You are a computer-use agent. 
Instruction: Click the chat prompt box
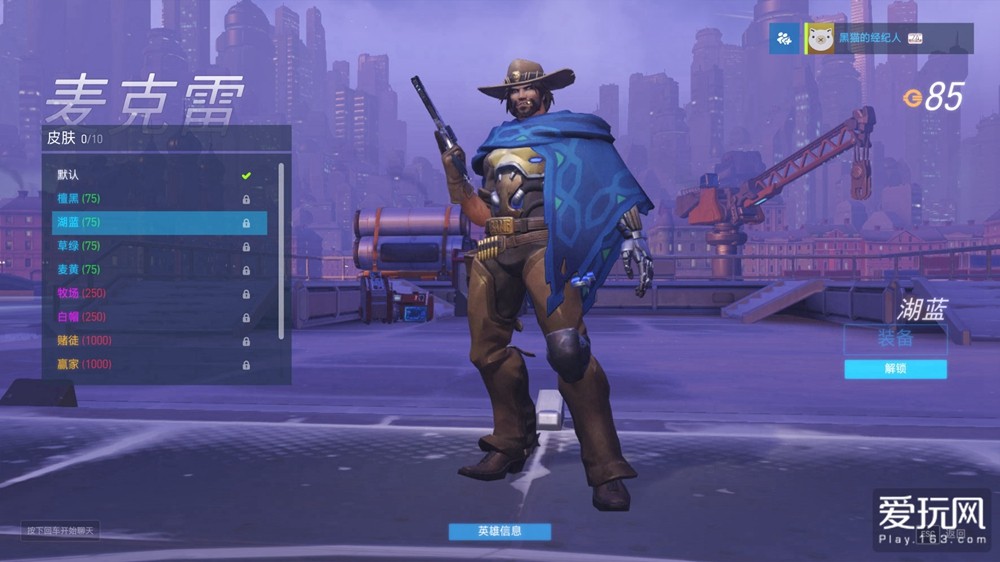click(x=60, y=530)
